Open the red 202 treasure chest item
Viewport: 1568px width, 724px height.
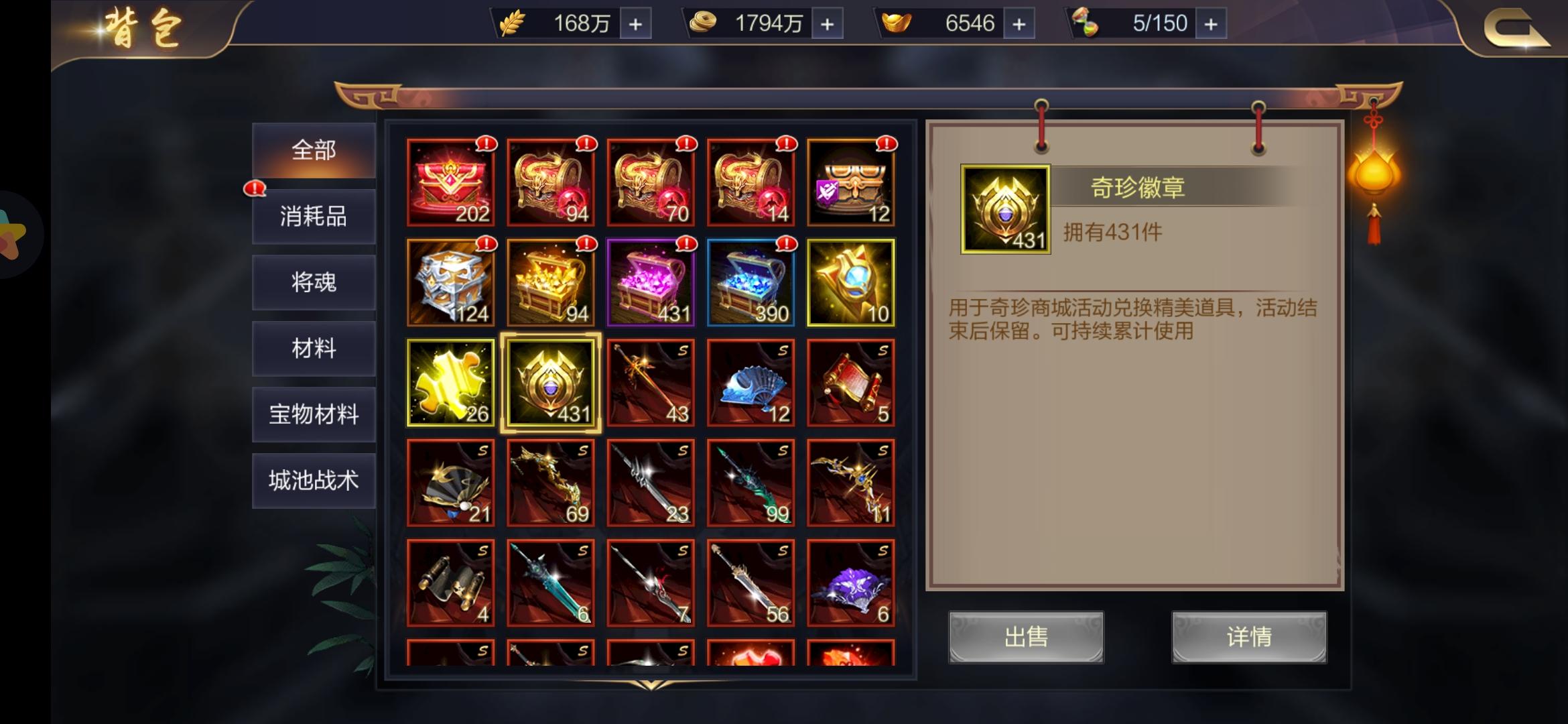[451, 182]
